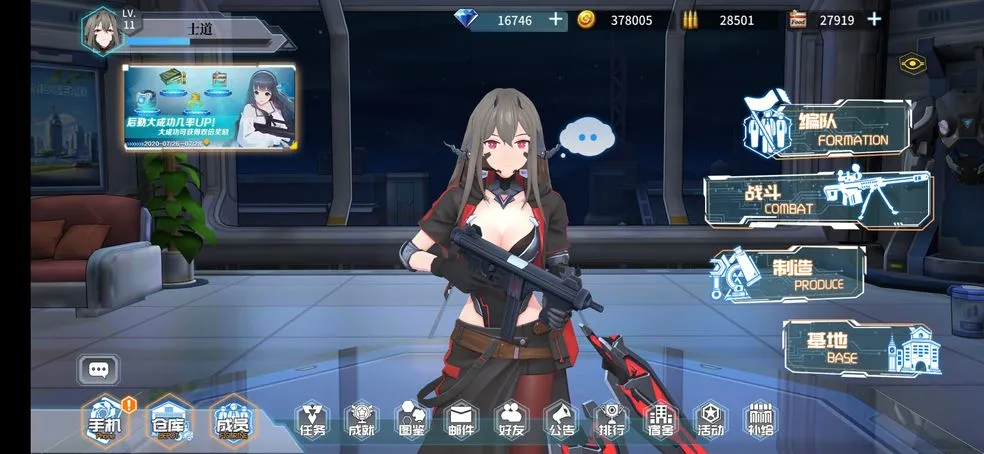The height and width of the screenshot is (454, 984).
Task: Open the illustrated guide (图鉴) icon
Action: click(x=411, y=420)
